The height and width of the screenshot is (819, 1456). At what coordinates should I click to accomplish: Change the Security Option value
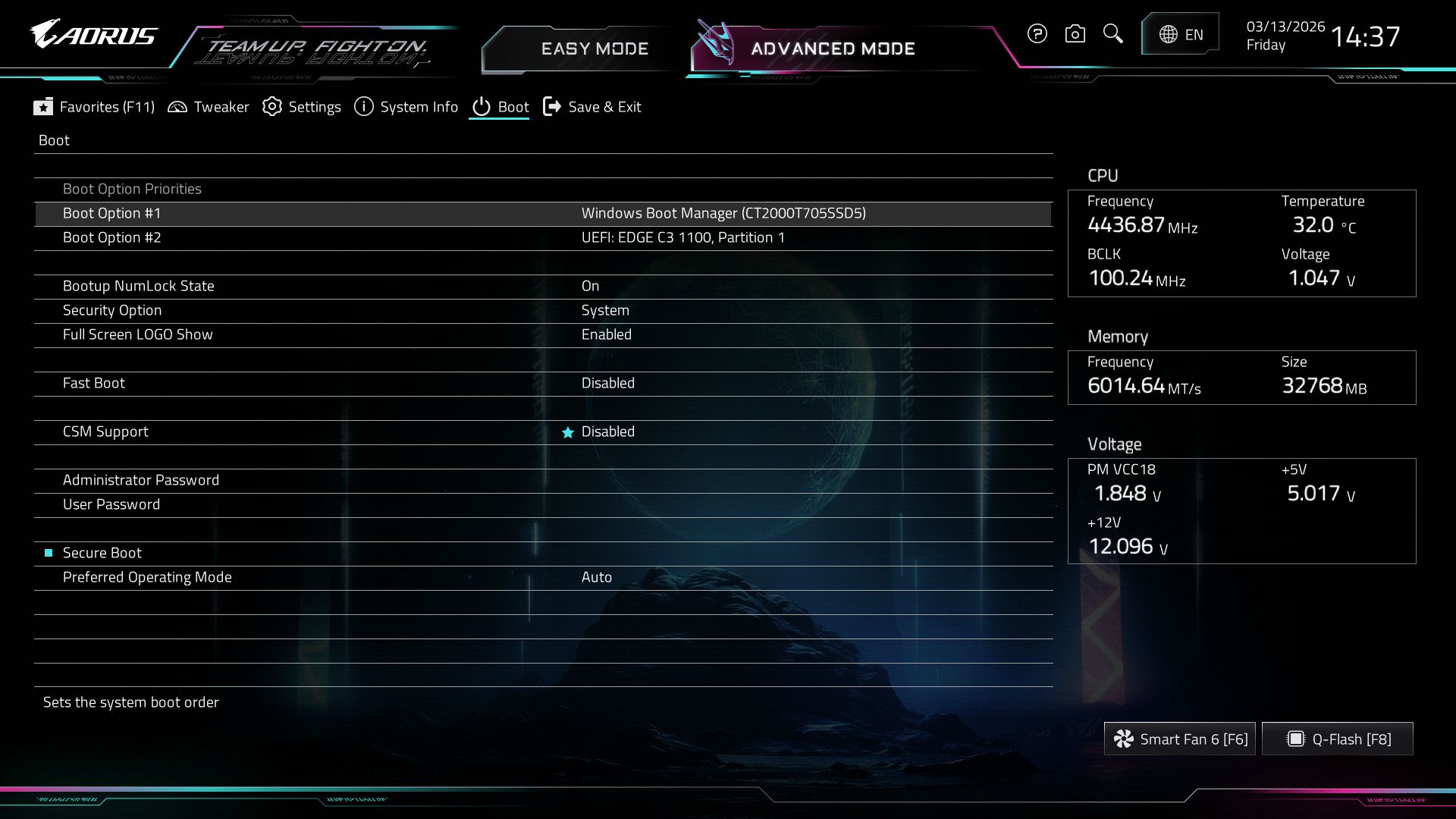tap(604, 310)
